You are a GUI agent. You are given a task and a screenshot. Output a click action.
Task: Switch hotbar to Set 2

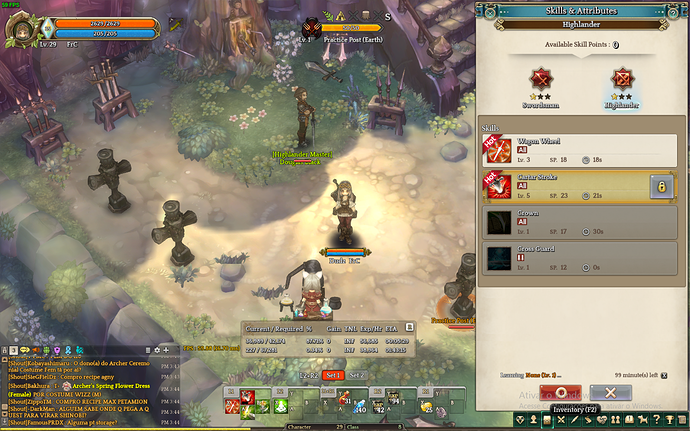[357, 375]
